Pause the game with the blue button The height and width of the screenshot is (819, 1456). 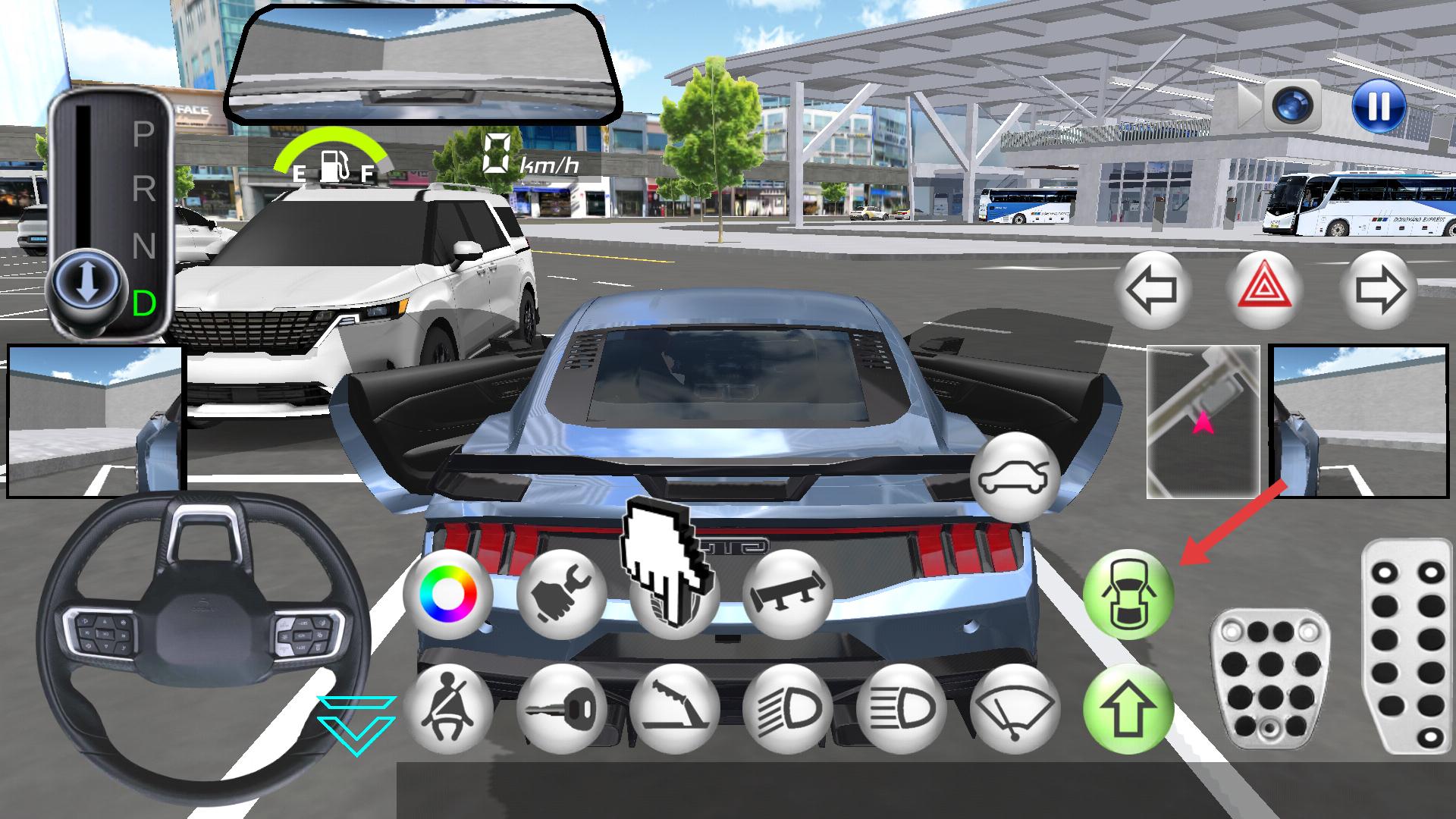point(1378,105)
